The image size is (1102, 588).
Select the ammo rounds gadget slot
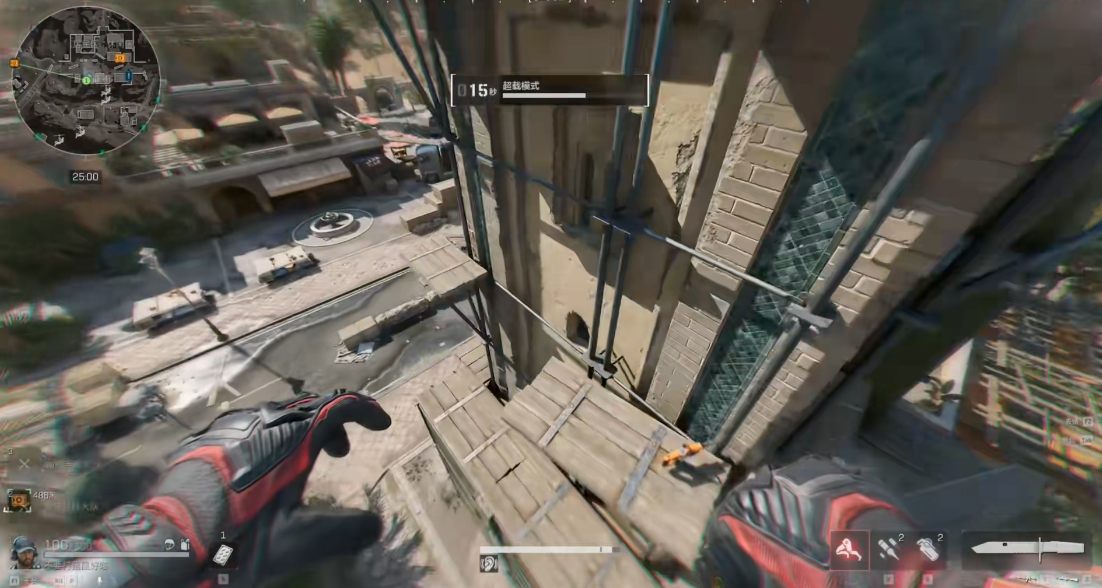(887, 548)
